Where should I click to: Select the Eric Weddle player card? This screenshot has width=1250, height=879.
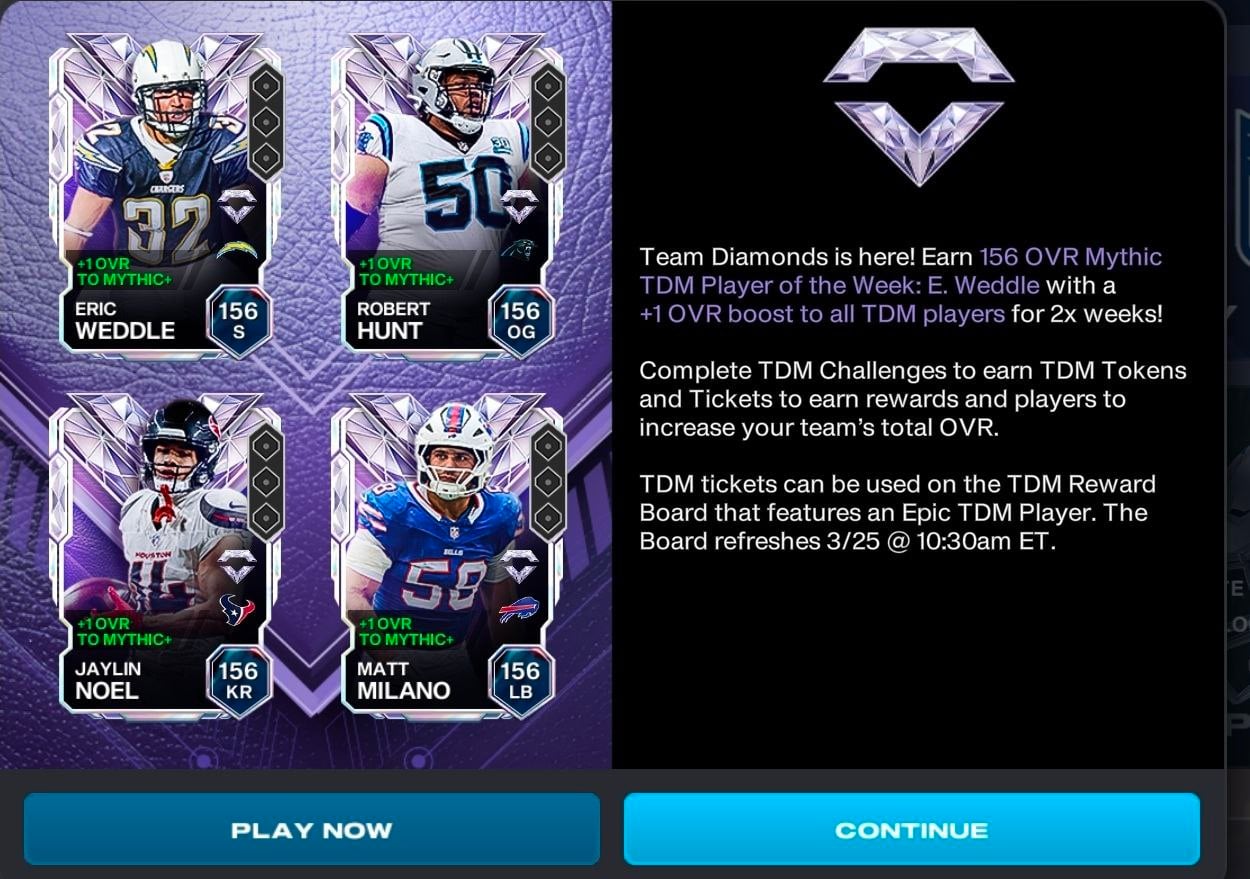(x=166, y=195)
